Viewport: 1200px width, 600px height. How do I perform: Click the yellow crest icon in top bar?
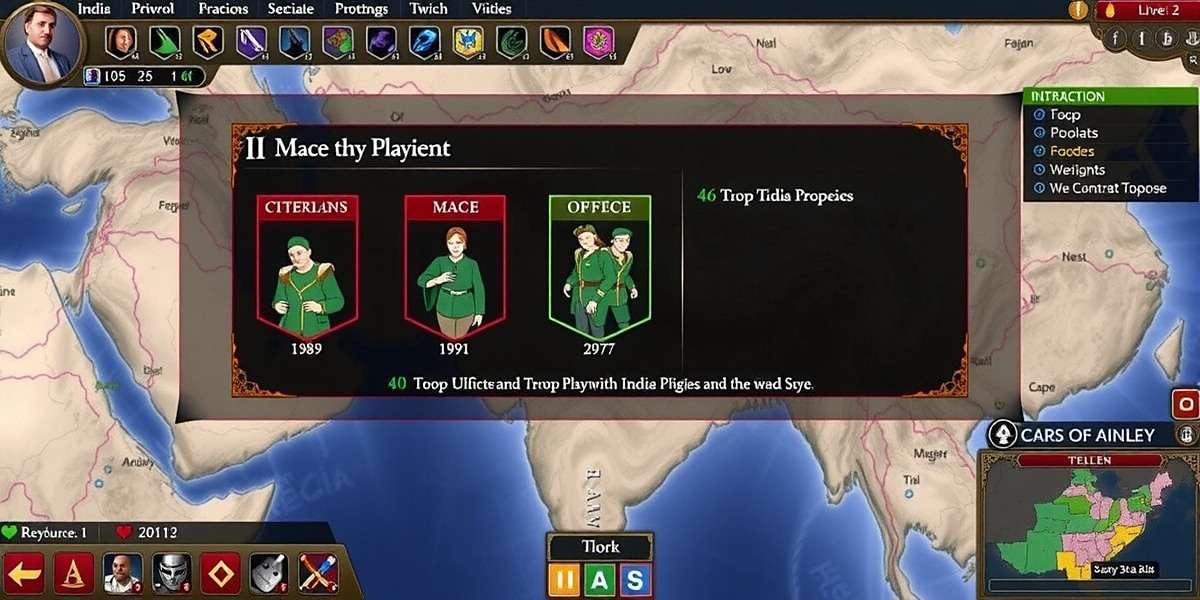coord(468,43)
